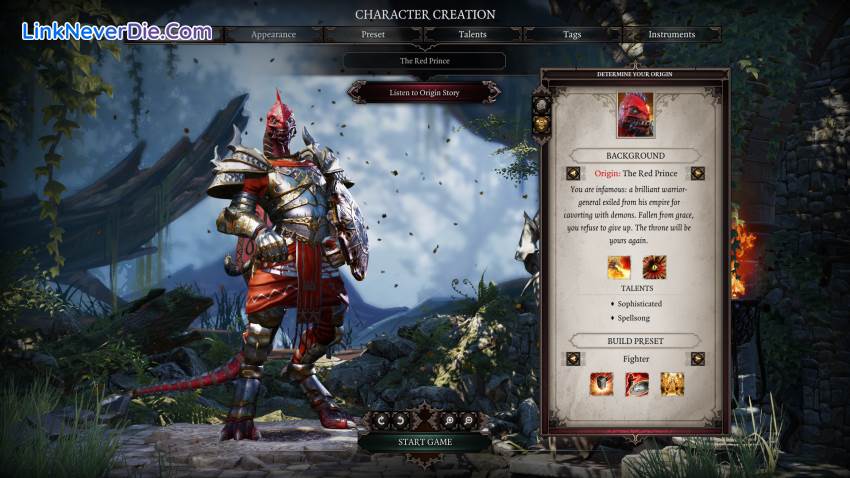Switch to the next build preset

pos(698,359)
